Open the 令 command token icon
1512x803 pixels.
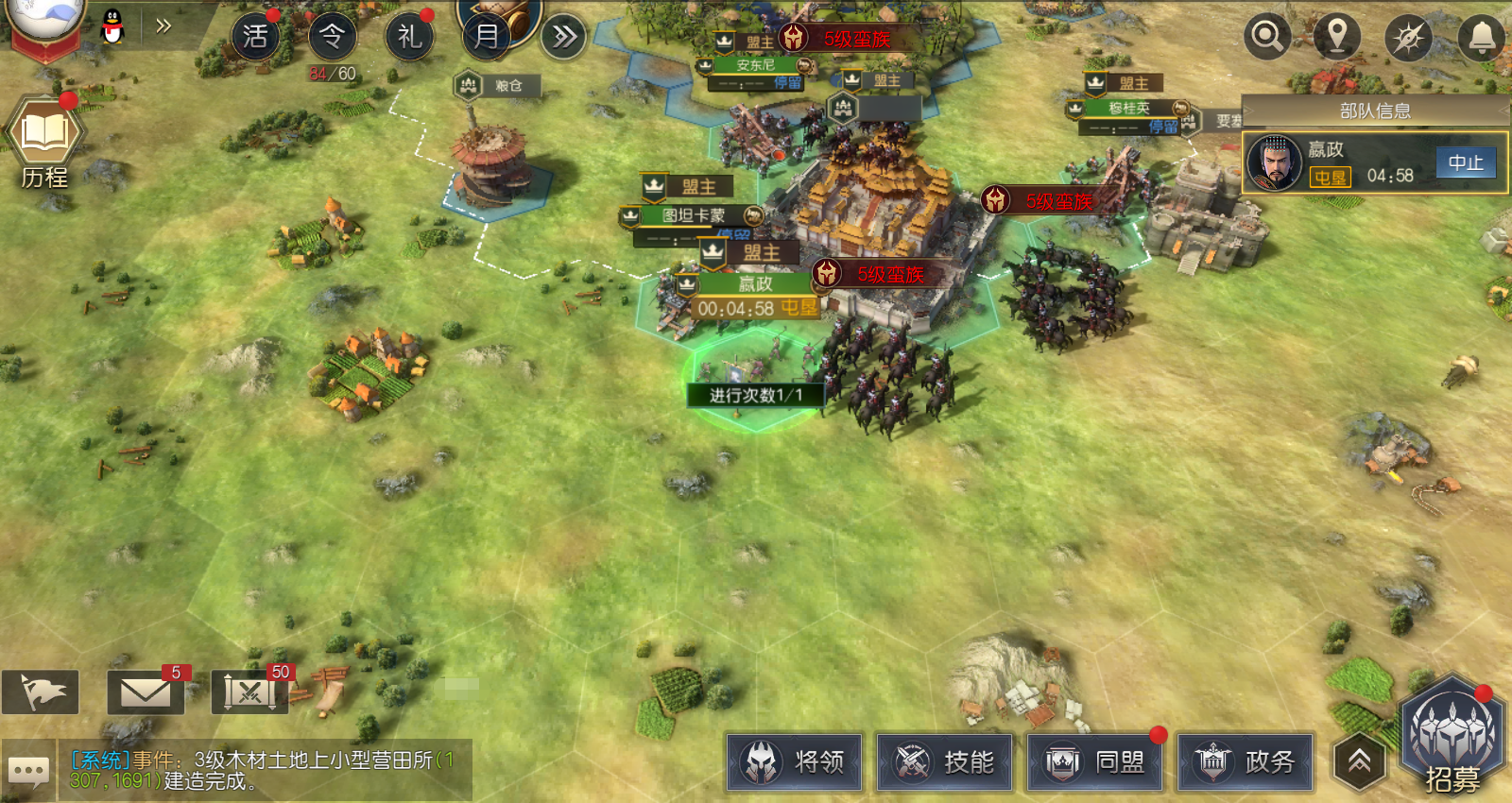pyautogui.click(x=333, y=37)
